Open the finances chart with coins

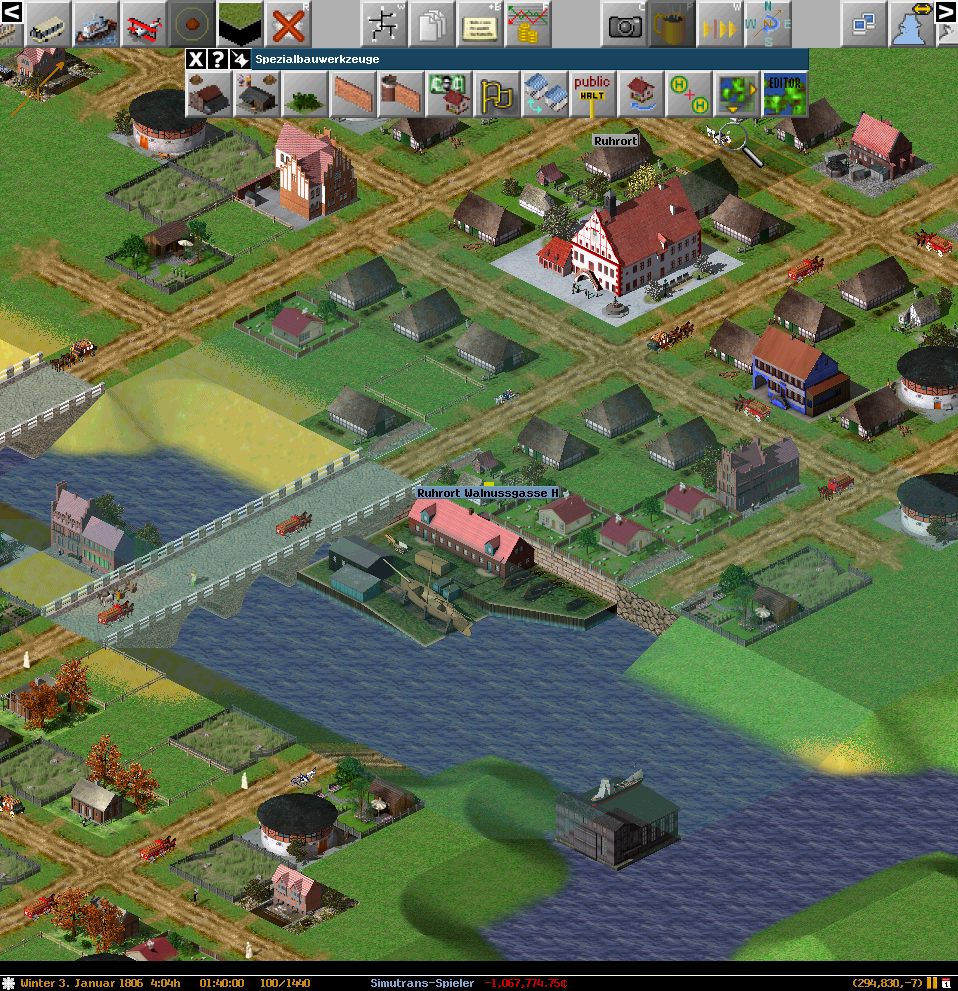(x=528, y=23)
